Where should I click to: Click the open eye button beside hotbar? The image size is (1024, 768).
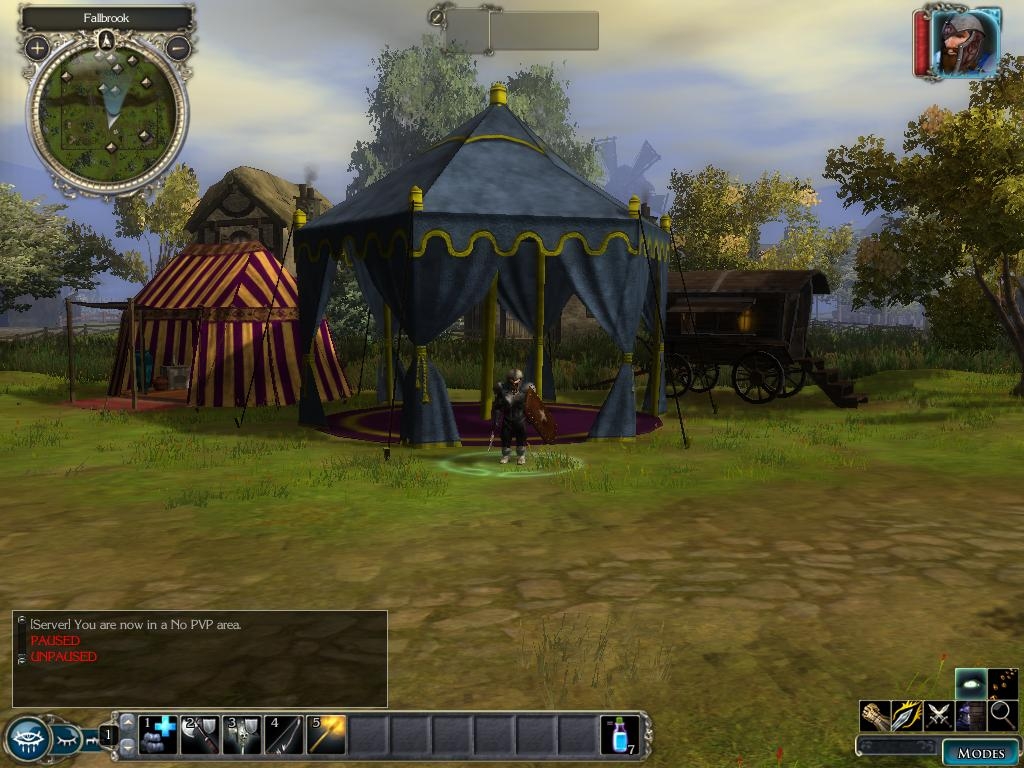tap(27, 740)
